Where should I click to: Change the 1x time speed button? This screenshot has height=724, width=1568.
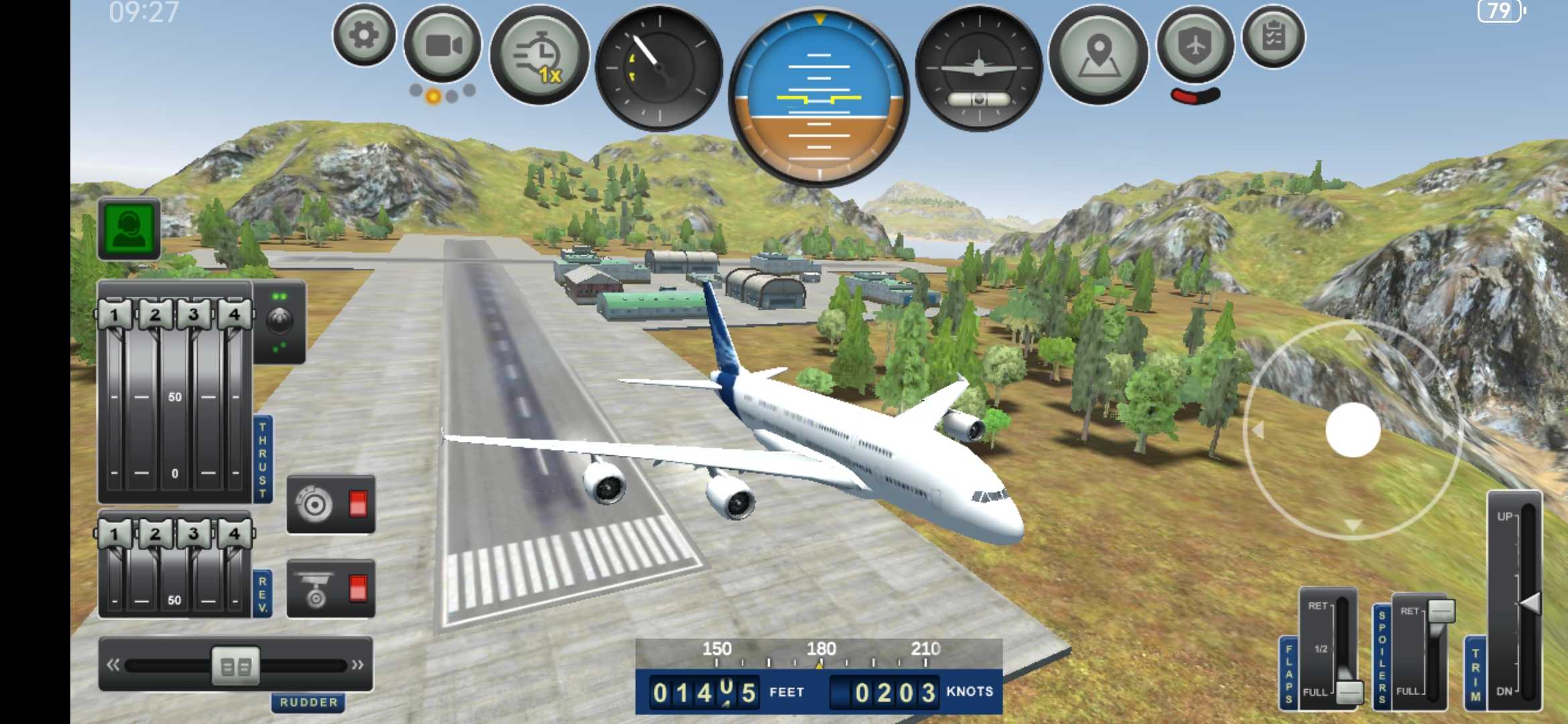coord(539,56)
